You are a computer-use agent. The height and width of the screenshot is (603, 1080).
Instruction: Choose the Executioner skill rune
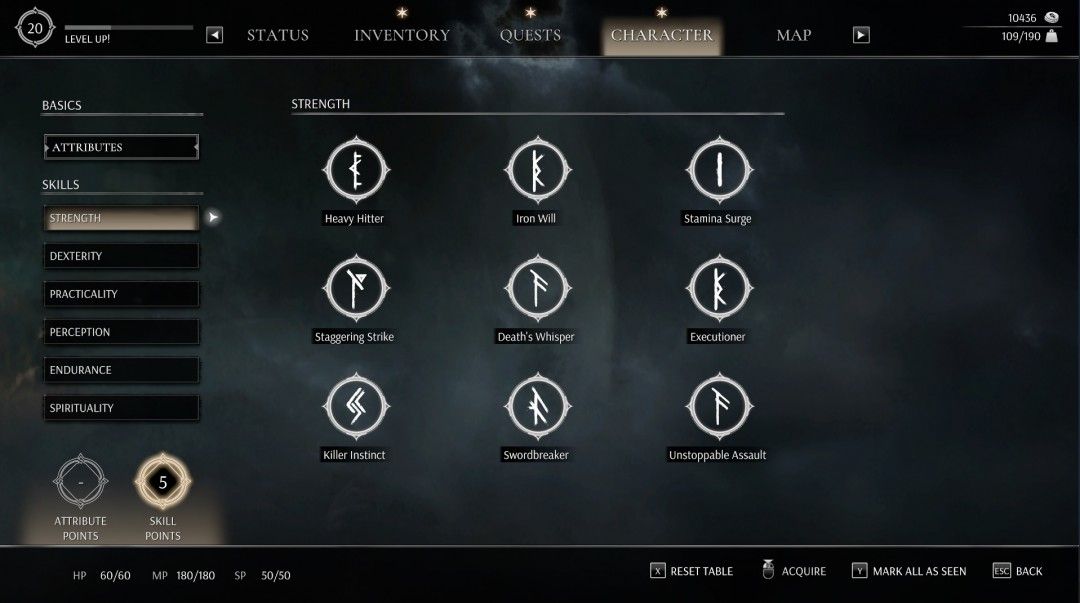(718, 289)
